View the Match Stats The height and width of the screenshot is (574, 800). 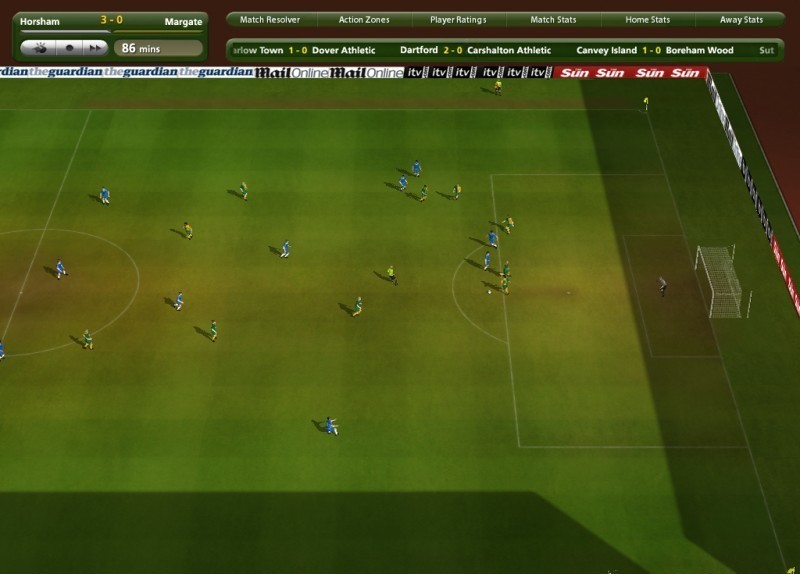[553, 20]
